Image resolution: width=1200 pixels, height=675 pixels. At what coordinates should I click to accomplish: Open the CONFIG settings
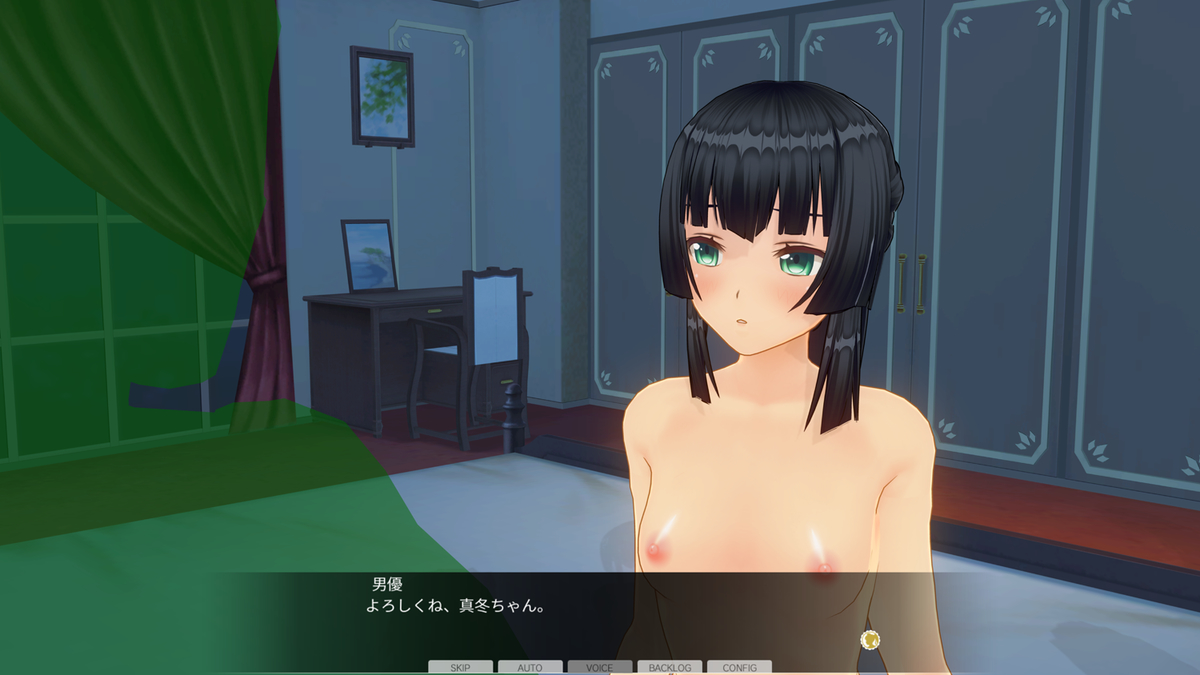[x=739, y=667]
